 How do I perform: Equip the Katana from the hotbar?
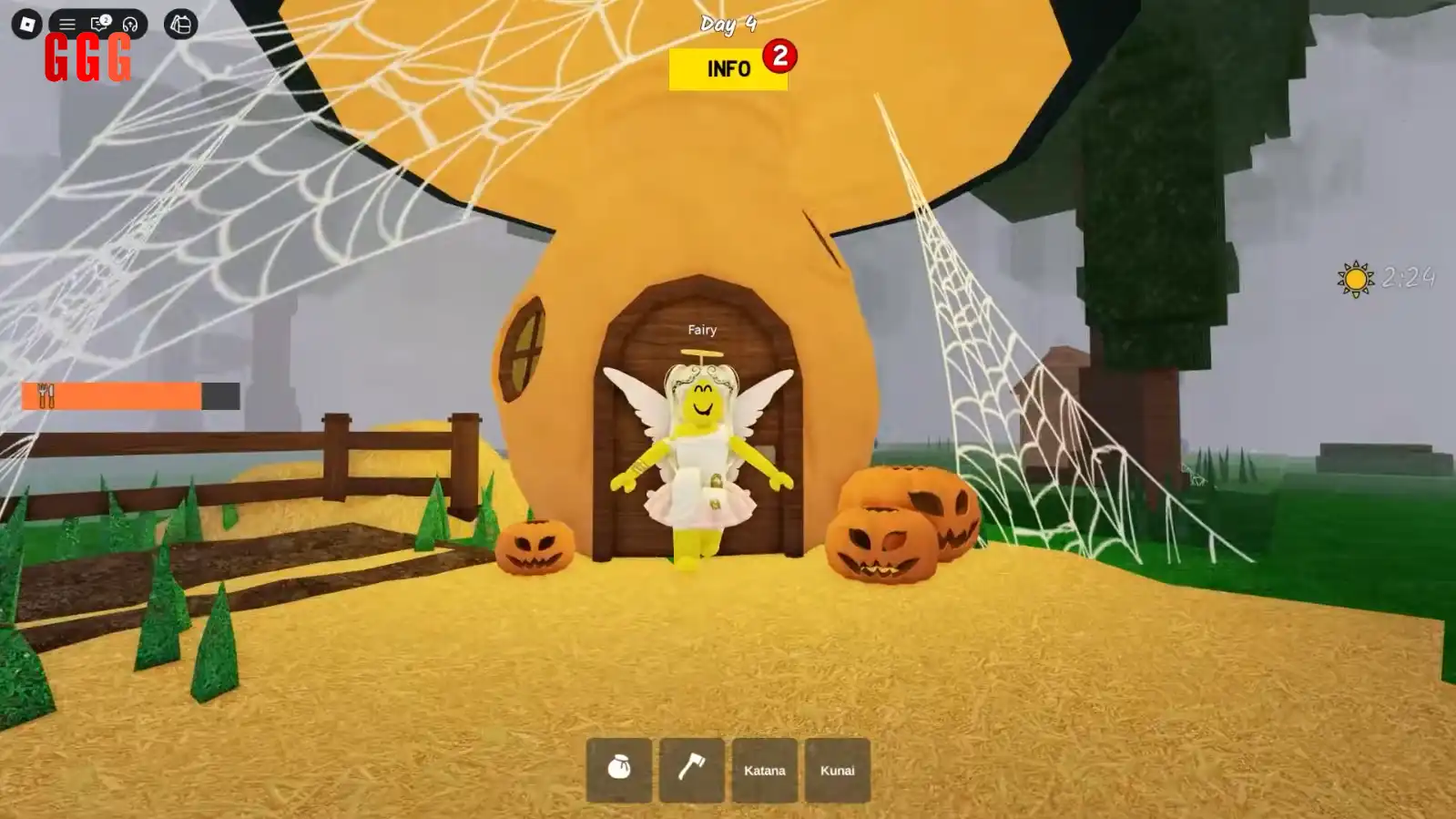click(764, 768)
